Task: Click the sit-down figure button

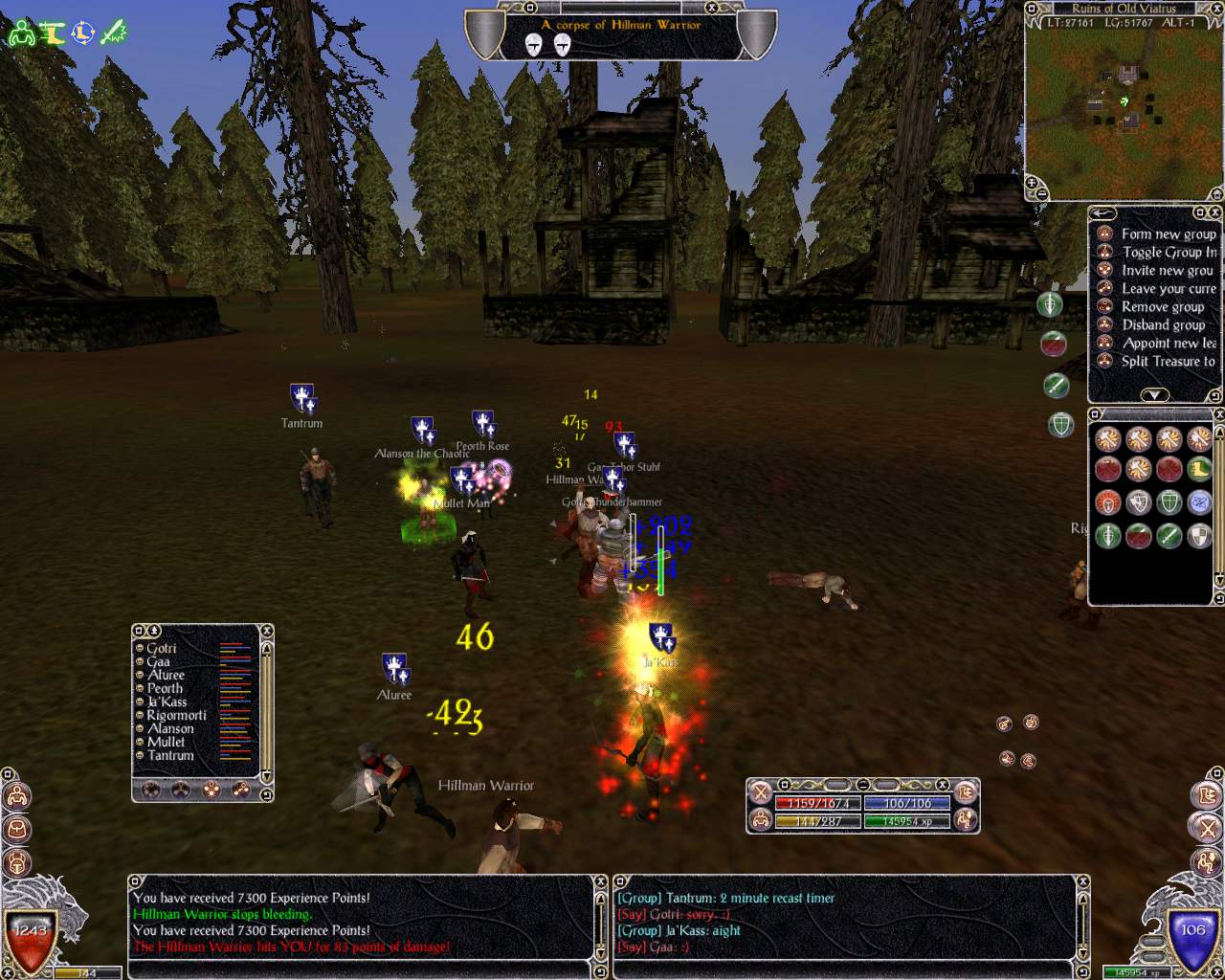Action: (x=966, y=818)
